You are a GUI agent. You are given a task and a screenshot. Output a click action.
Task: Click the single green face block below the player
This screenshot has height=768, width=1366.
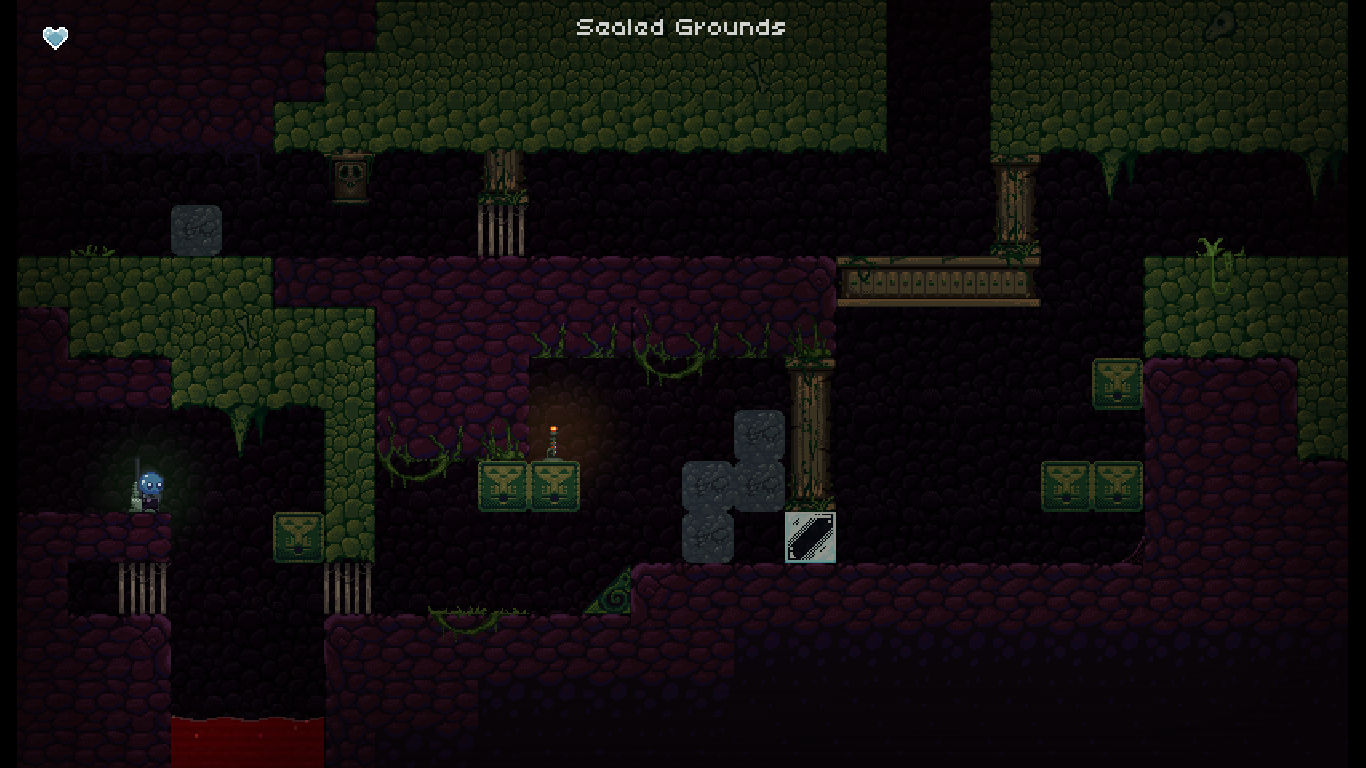click(297, 538)
